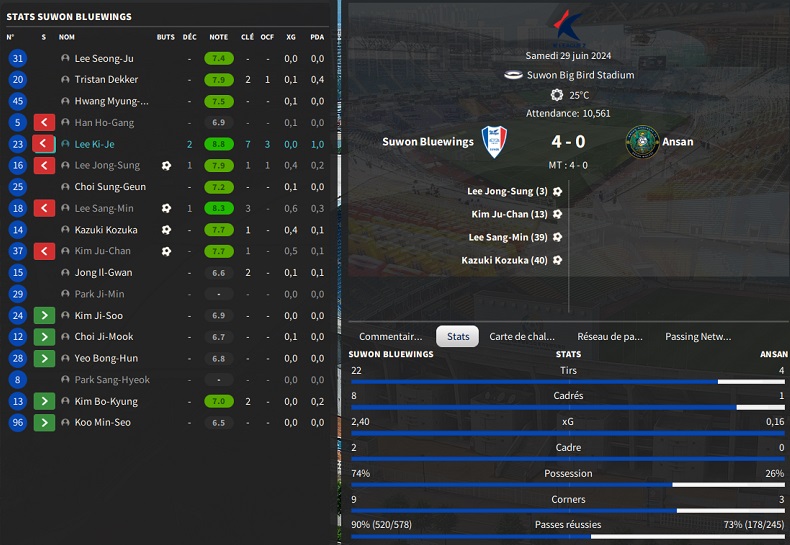Open Koo Min-Seo's player entry
The image size is (790, 545).
[x=103, y=423]
